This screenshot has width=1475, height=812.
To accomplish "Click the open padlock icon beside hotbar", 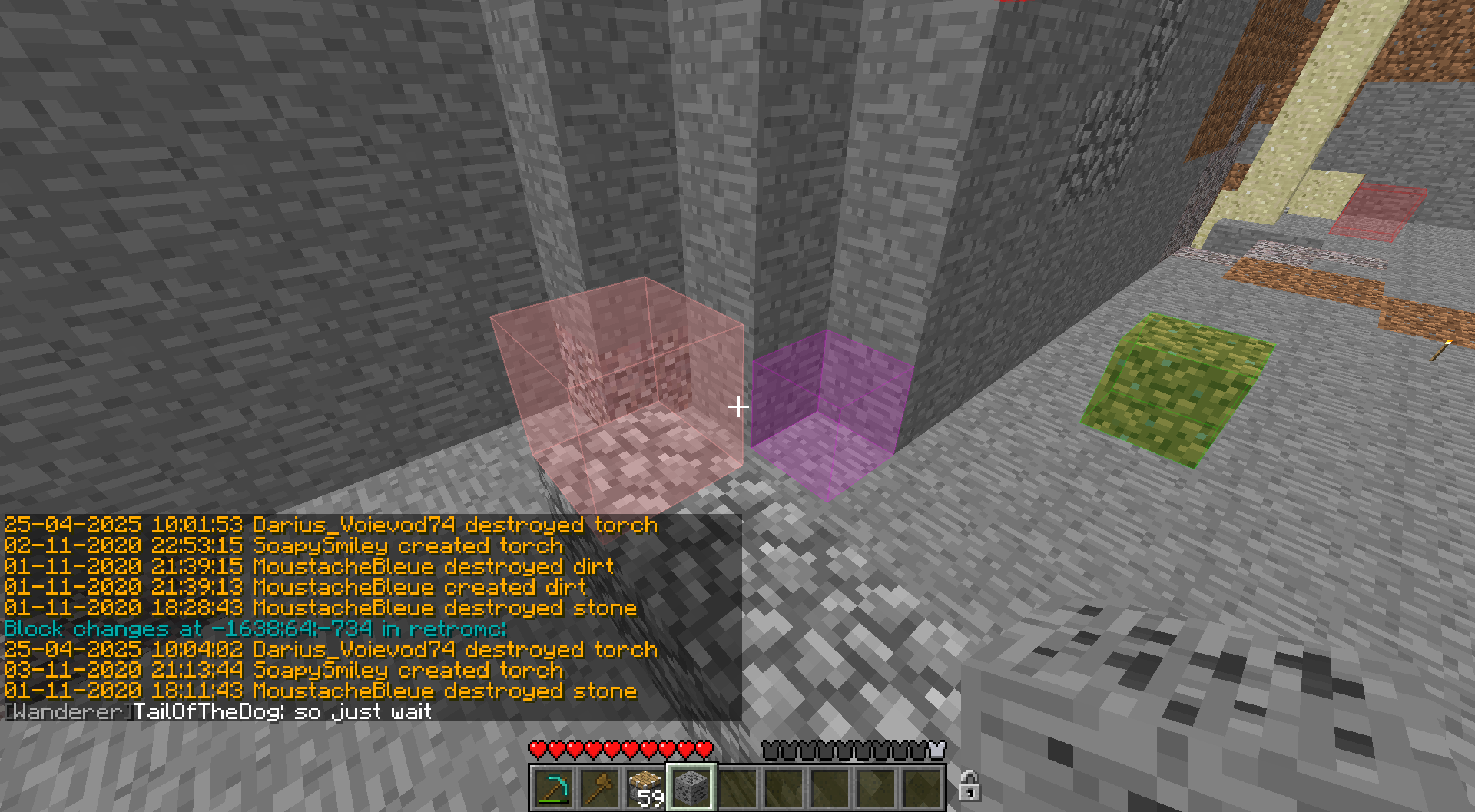I will [969, 786].
